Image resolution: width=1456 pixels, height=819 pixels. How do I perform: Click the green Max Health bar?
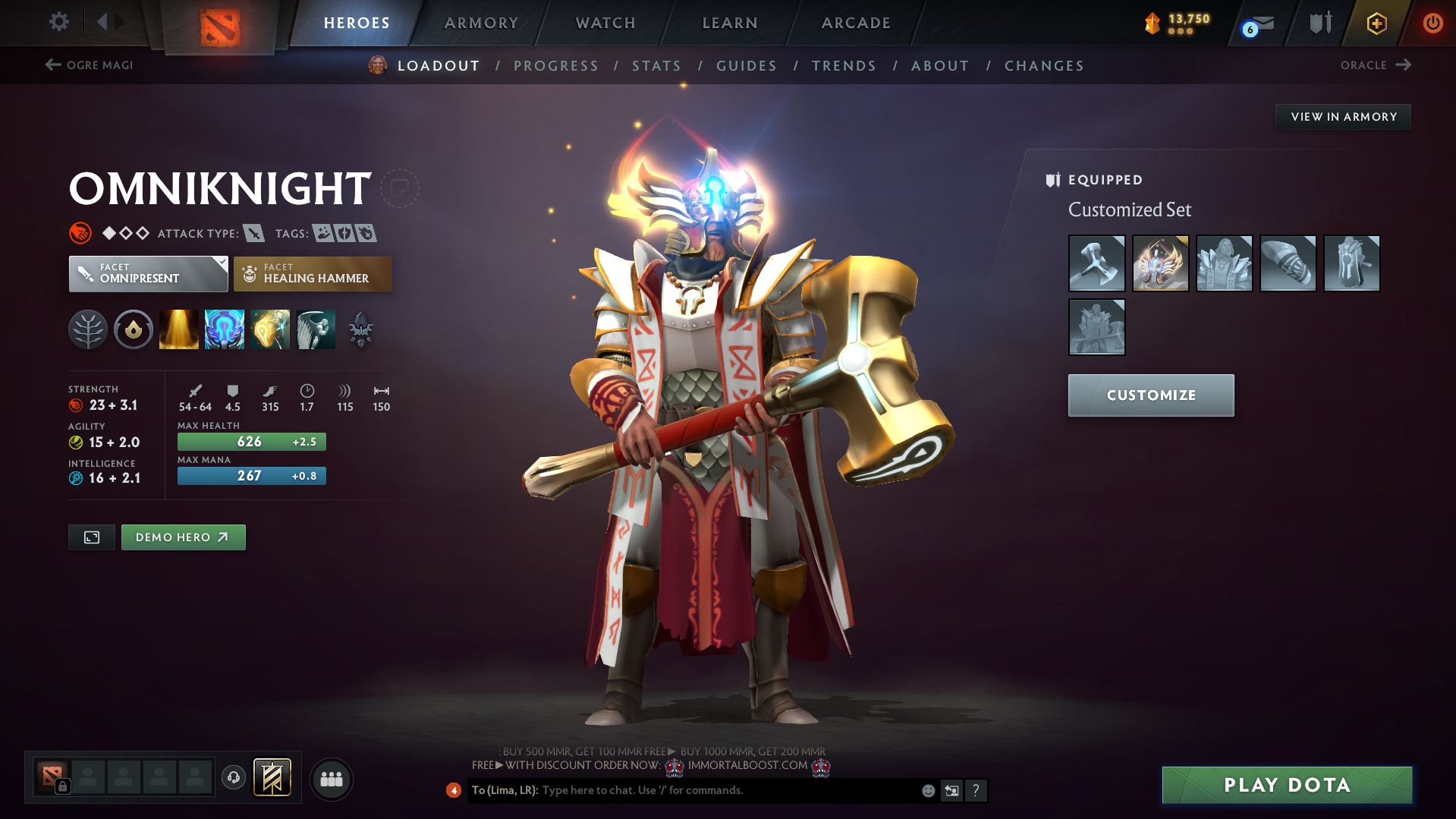[251, 441]
